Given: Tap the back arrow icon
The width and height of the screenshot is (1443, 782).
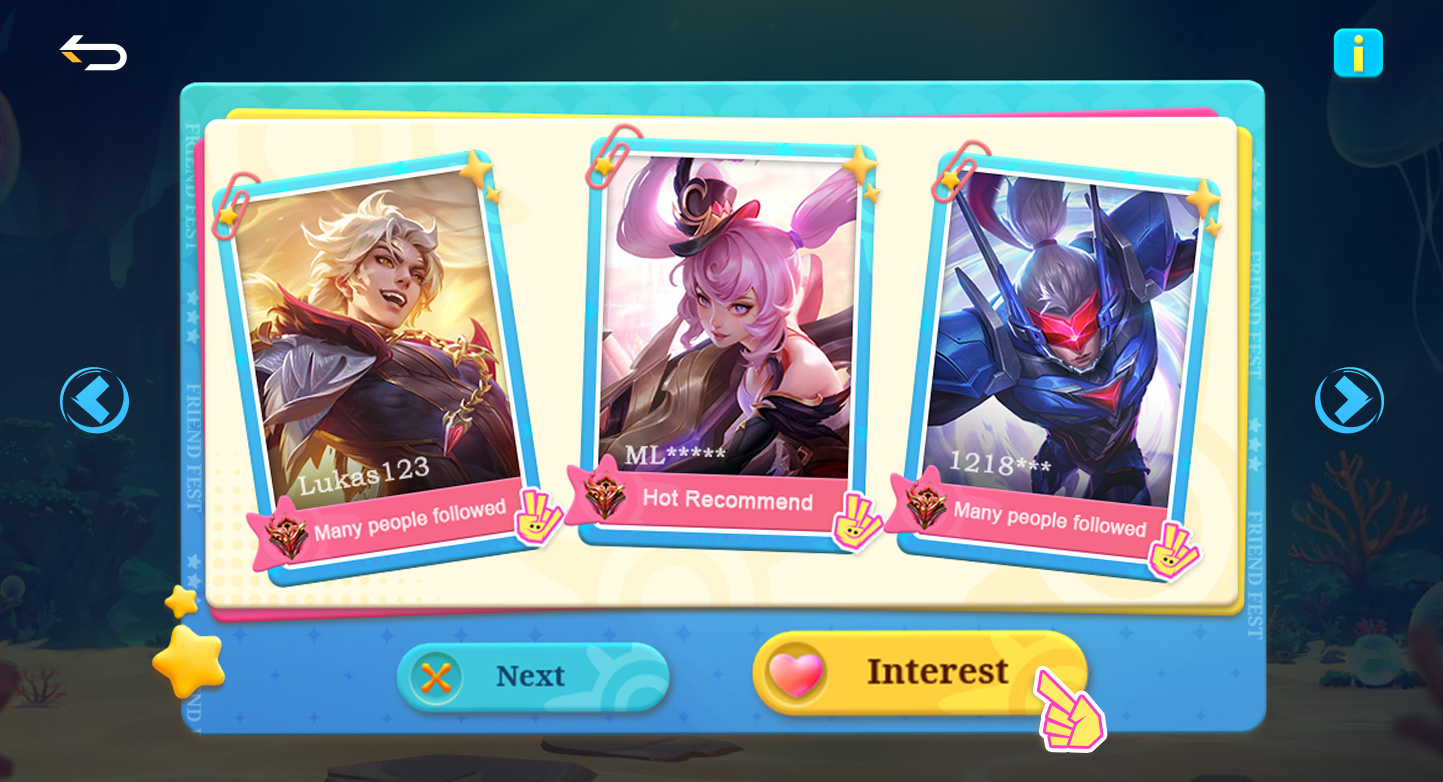Looking at the screenshot, I should pos(92,54).
